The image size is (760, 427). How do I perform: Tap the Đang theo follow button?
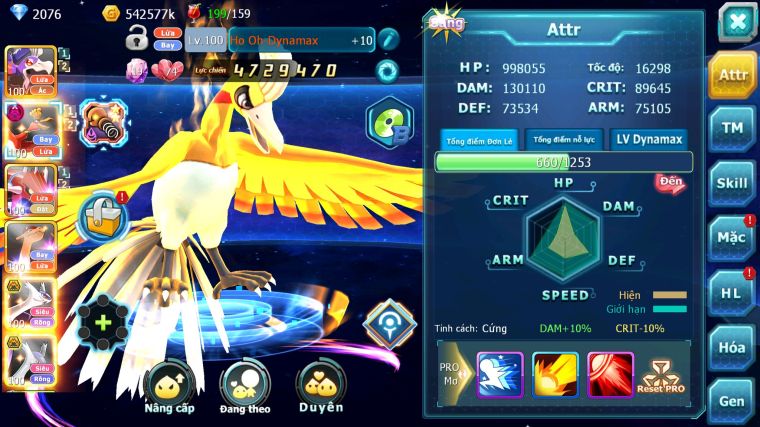245,388
